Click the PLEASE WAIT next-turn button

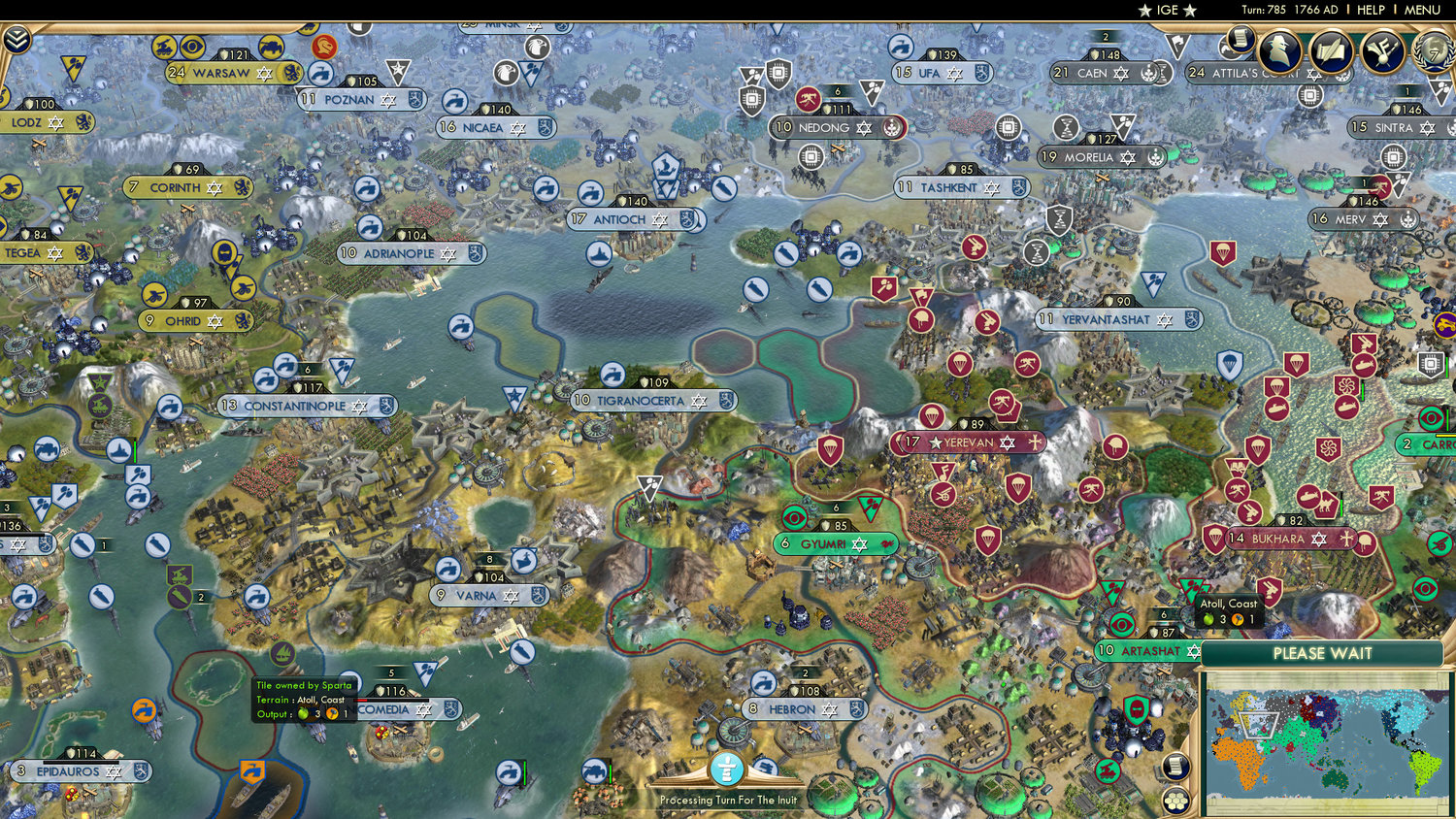[x=1323, y=654]
